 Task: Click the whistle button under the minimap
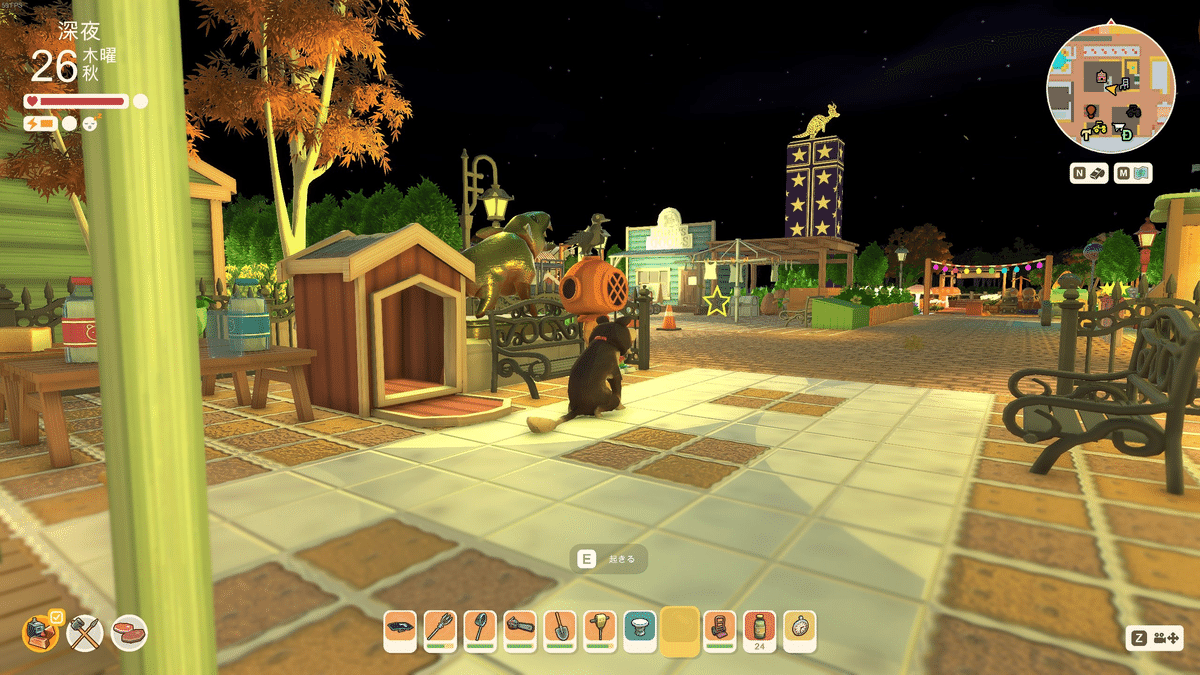coord(1089,173)
